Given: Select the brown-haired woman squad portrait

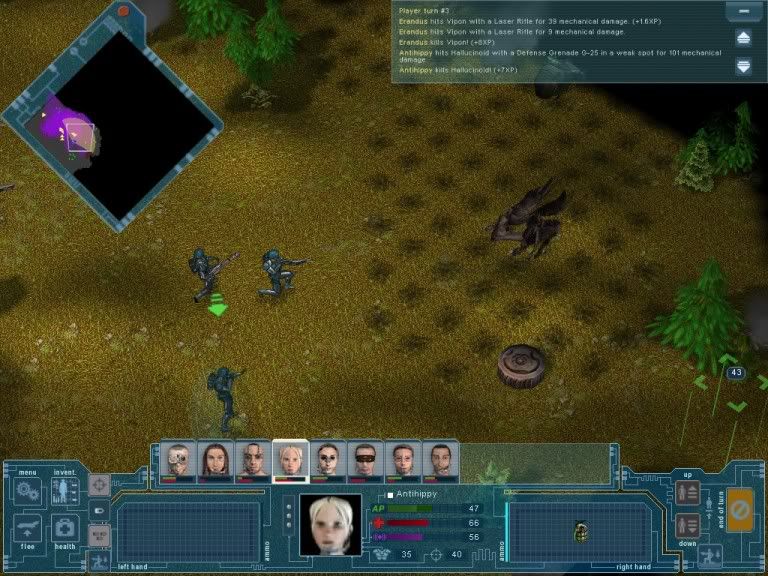Looking at the screenshot, I should [216, 461].
